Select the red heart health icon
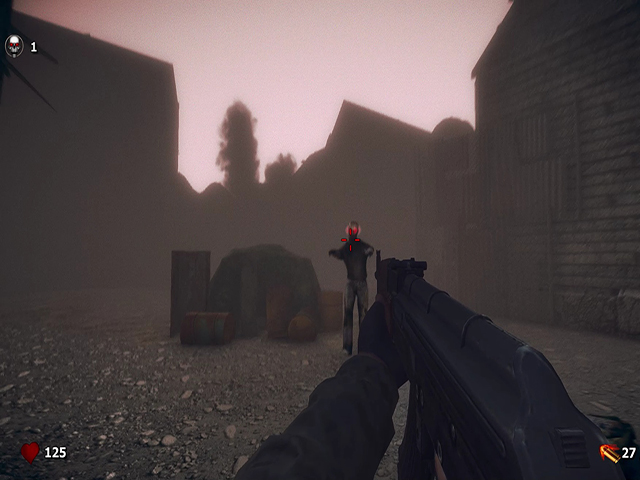This screenshot has height=480, width=640. pyautogui.click(x=31, y=453)
